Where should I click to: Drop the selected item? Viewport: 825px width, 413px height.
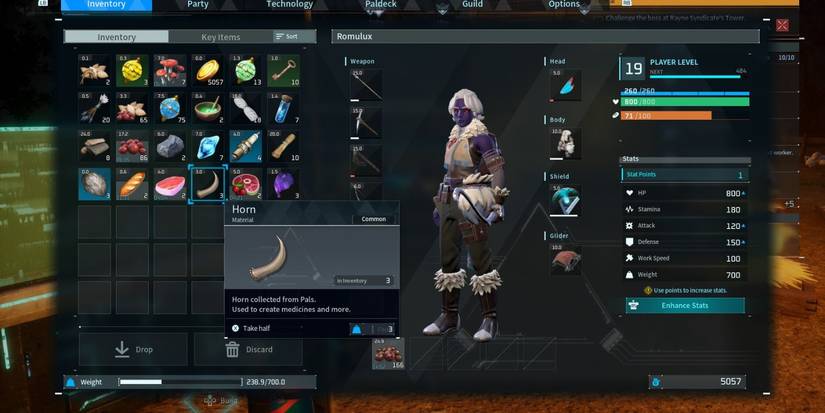coord(133,349)
